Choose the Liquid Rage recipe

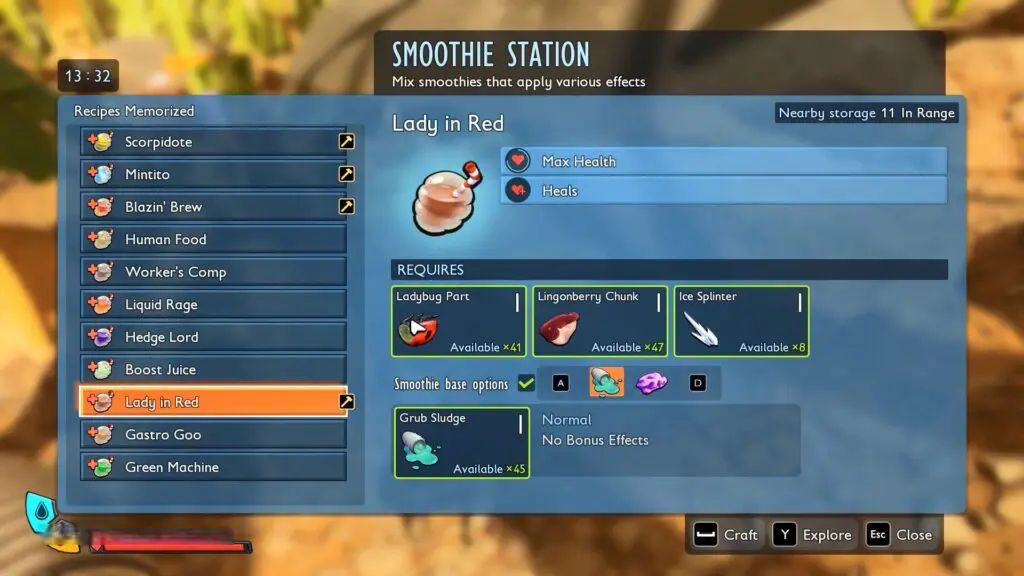pos(213,305)
